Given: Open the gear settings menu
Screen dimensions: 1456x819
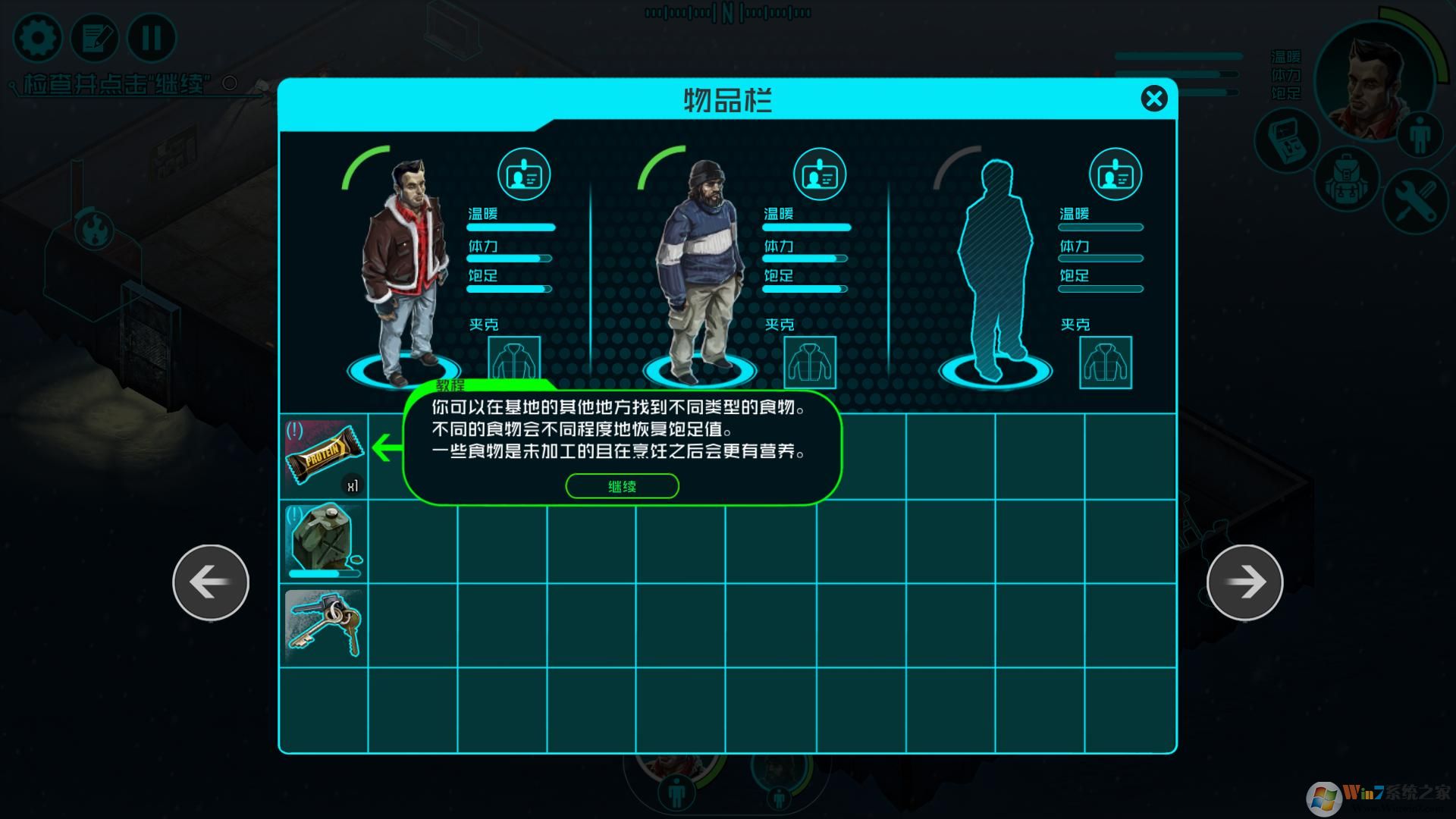Looking at the screenshot, I should tap(37, 38).
